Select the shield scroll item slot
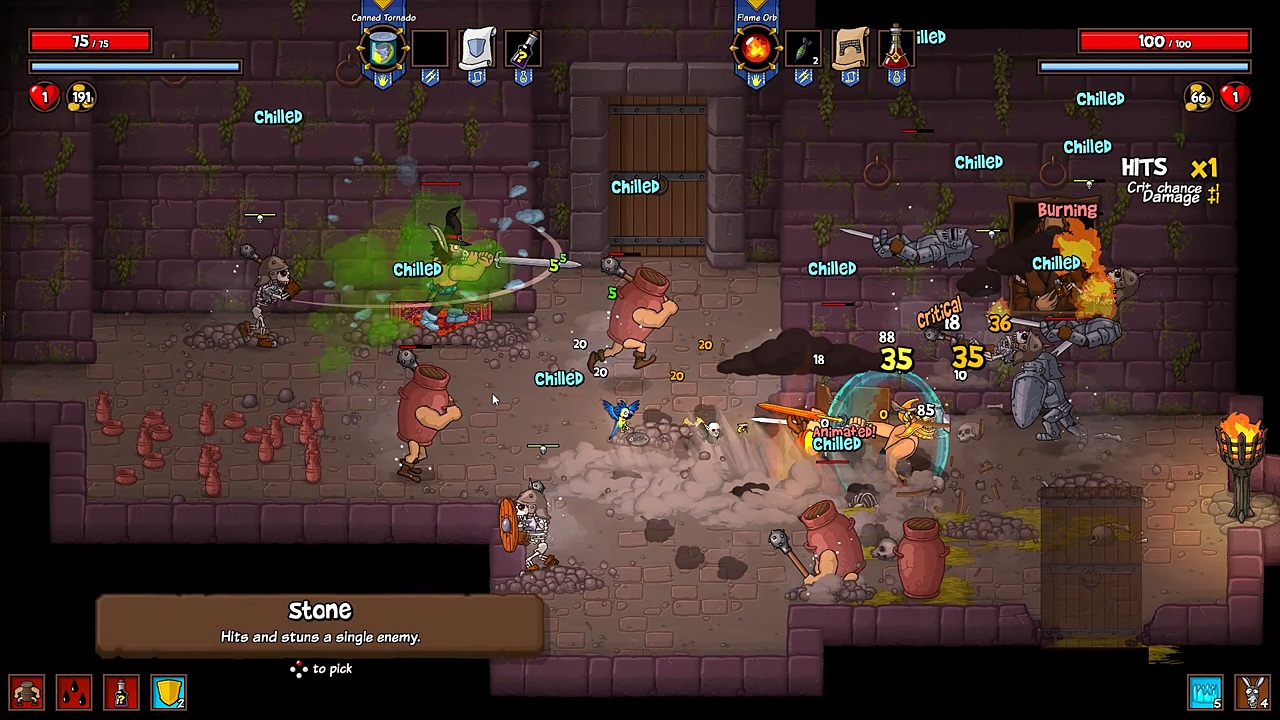The height and width of the screenshot is (720, 1280). [477, 48]
